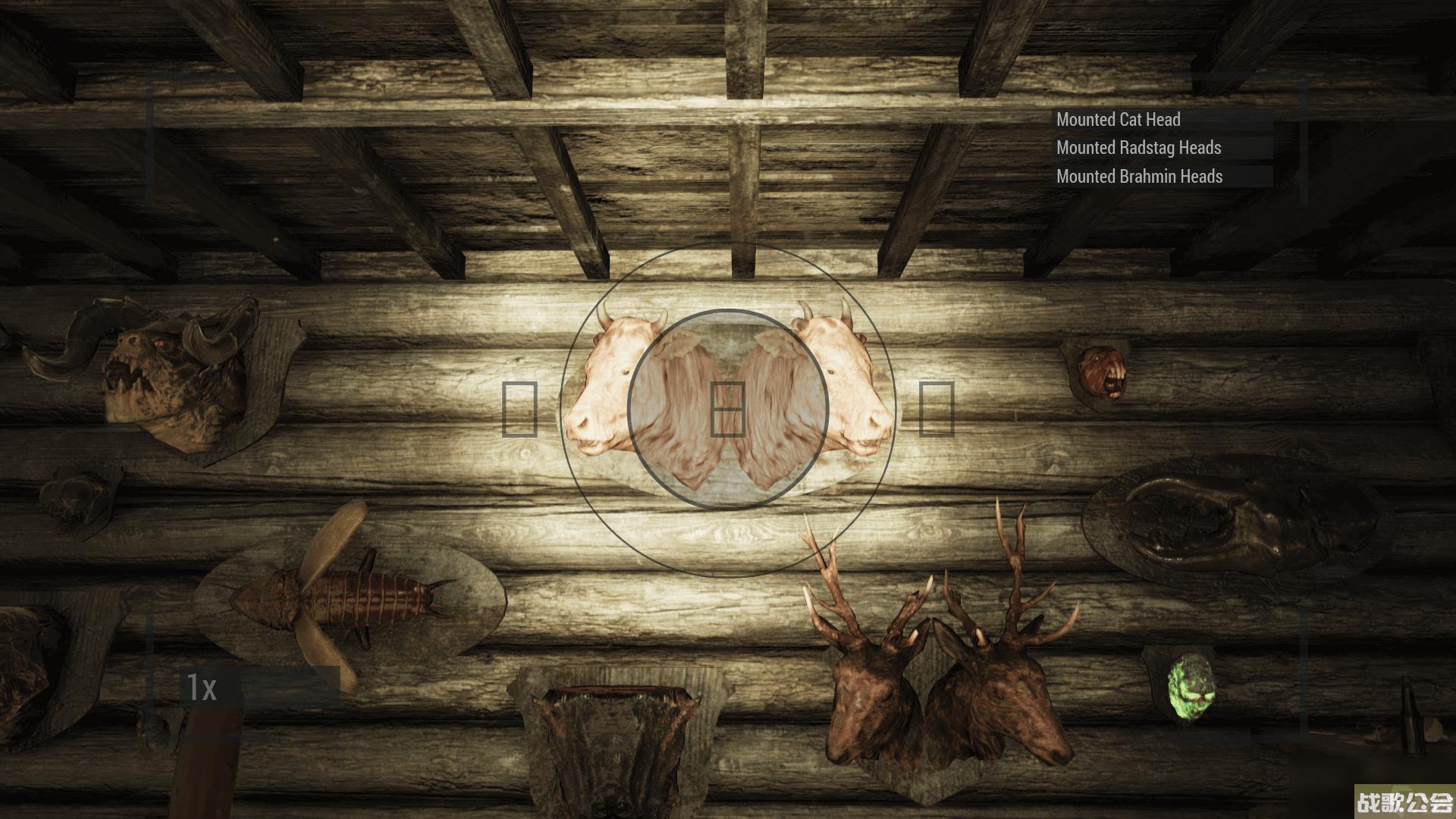Choose the Mounted Brahmin Heads entry
The width and height of the screenshot is (1456, 819).
(1139, 177)
